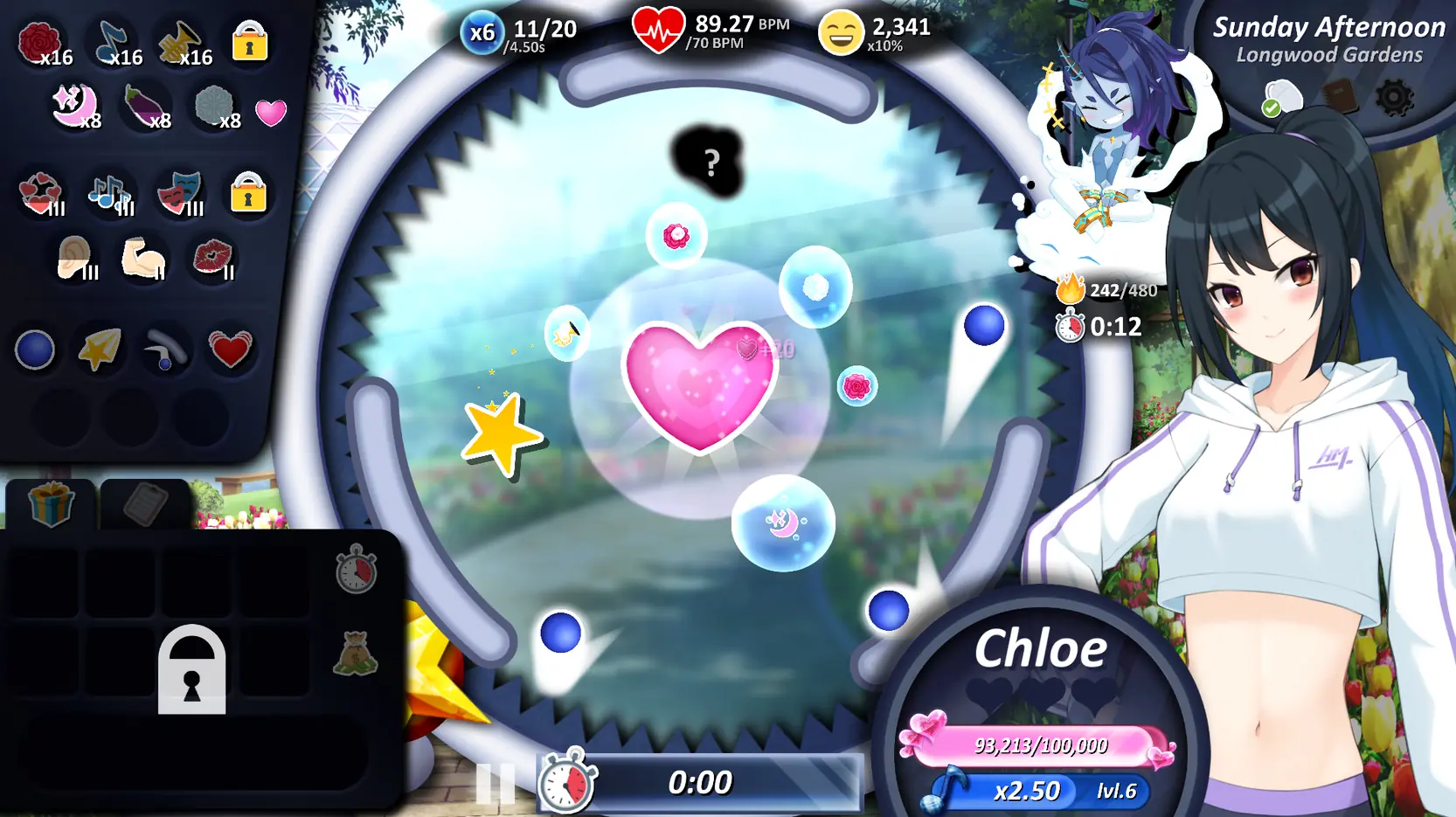Select the theater masks trait icon
Image resolution: width=1456 pixels, height=817 pixels.
click(180, 193)
